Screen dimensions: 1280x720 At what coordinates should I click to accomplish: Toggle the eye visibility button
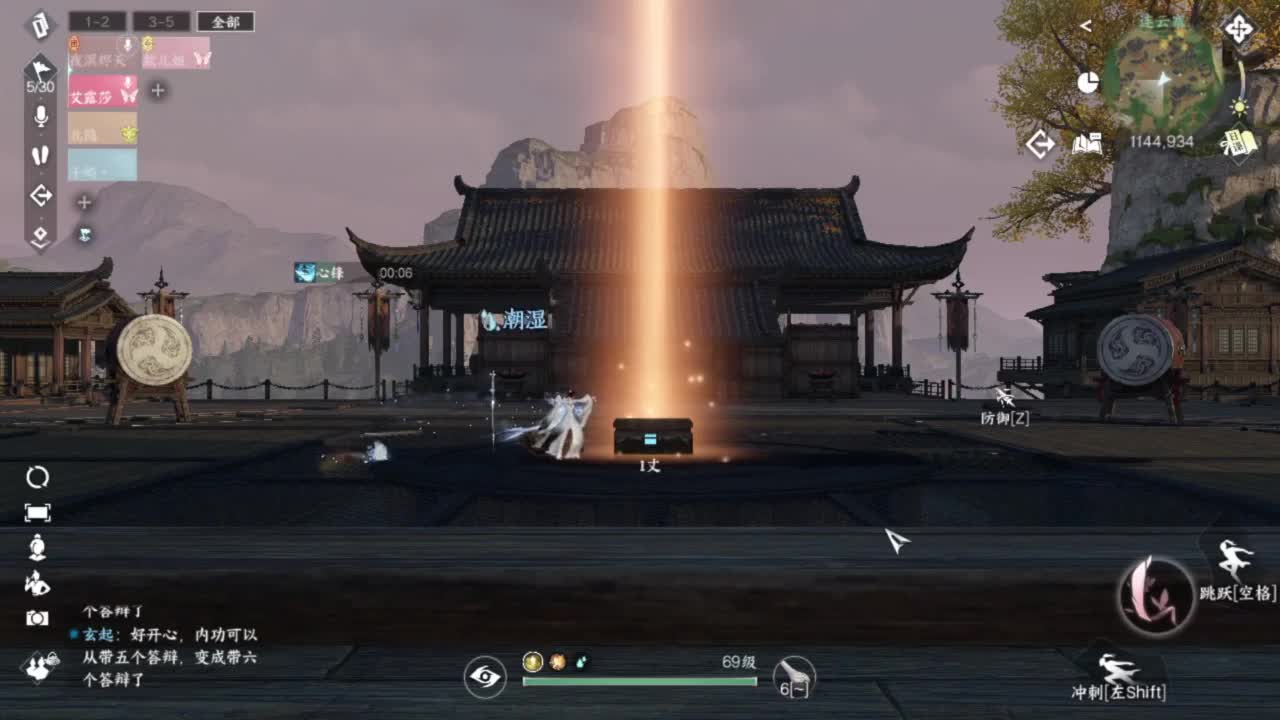(x=485, y=677)
